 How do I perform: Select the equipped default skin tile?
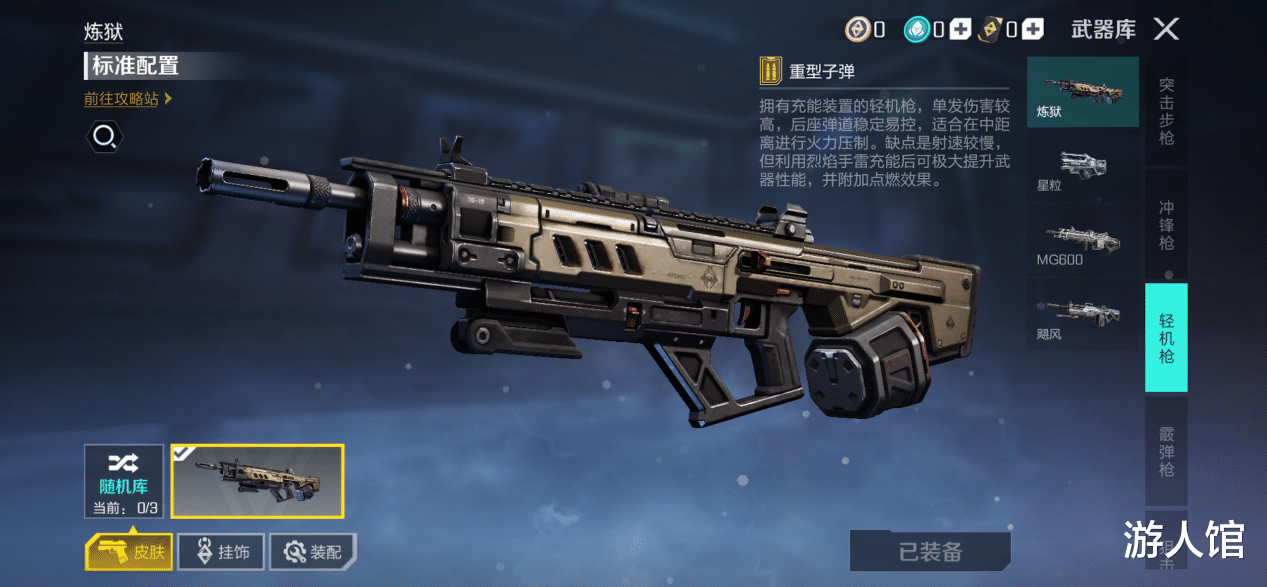tap(257, 481)
